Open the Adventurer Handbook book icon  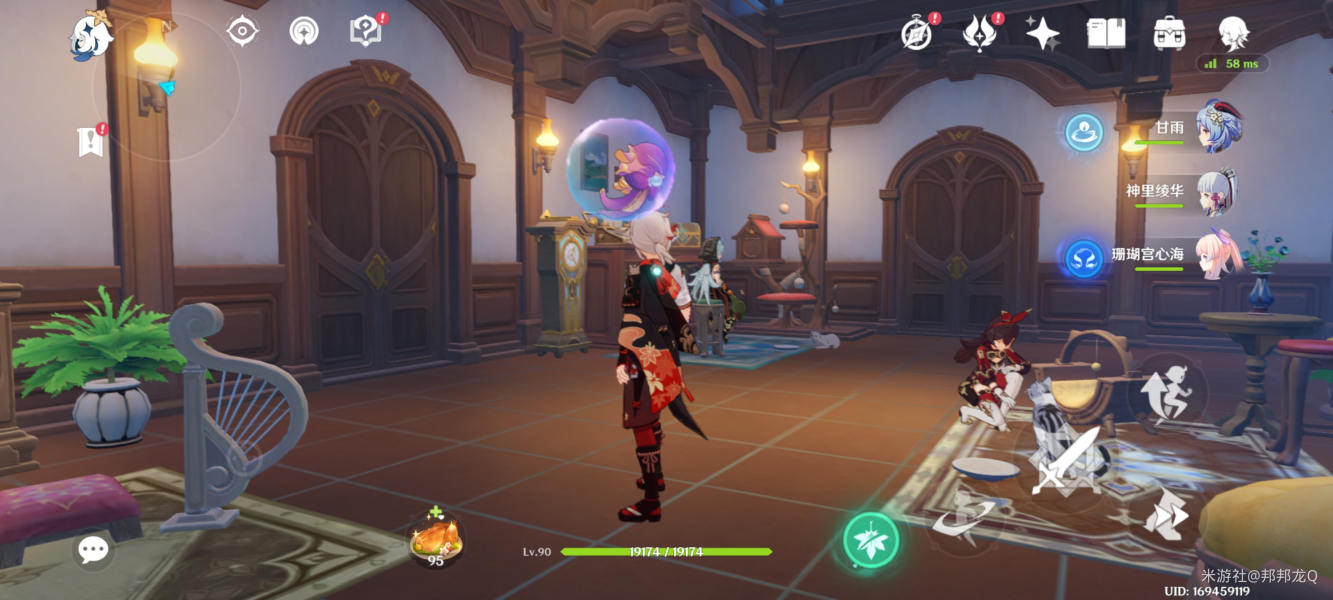point(1106,33)
